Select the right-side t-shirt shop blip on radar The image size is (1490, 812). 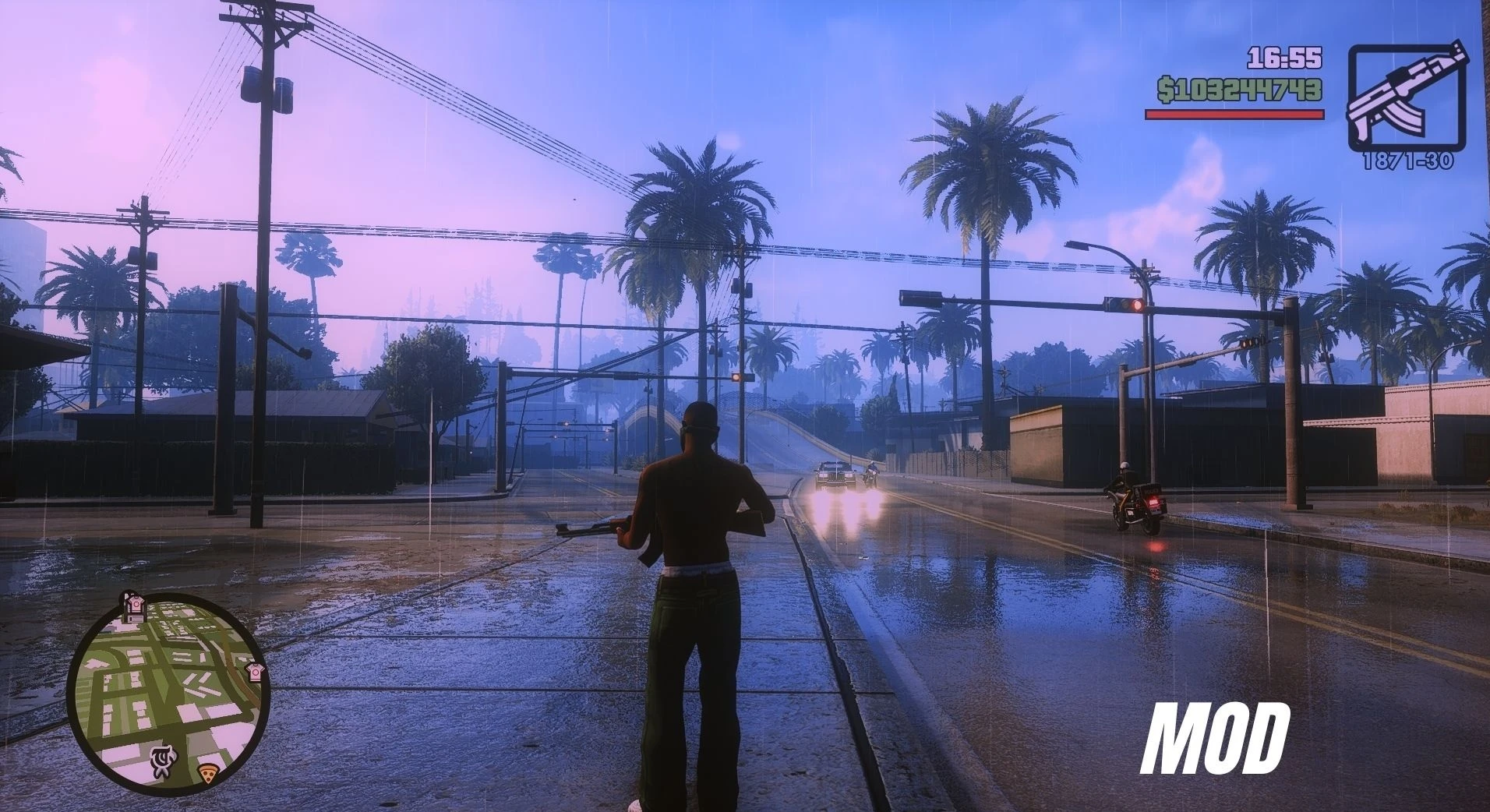pos(255,671)
